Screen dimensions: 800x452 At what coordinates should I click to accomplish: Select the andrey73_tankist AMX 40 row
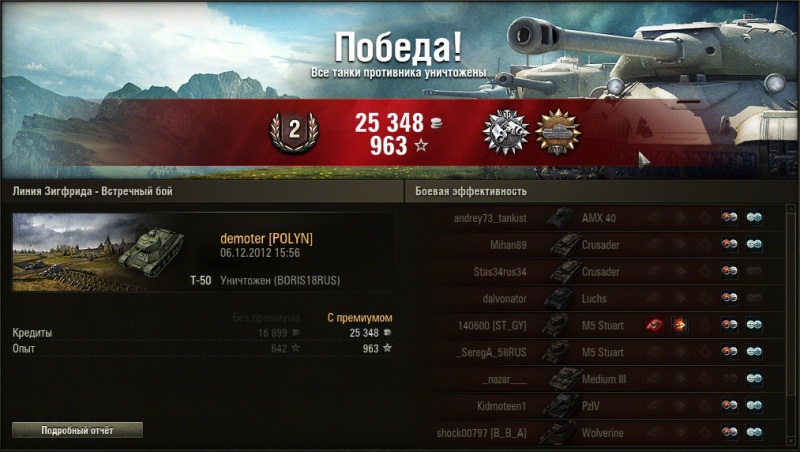600,217
